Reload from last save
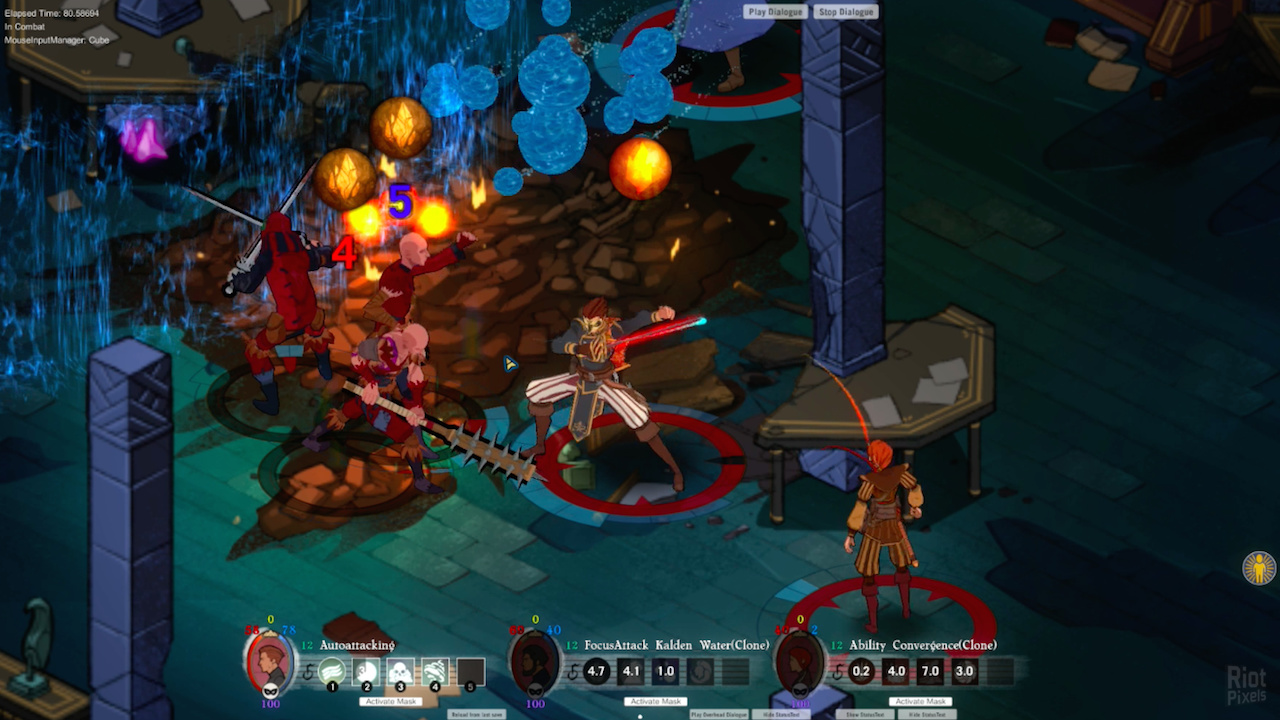Viewport: 1280px width, 720px height. (x=477, y=714)
